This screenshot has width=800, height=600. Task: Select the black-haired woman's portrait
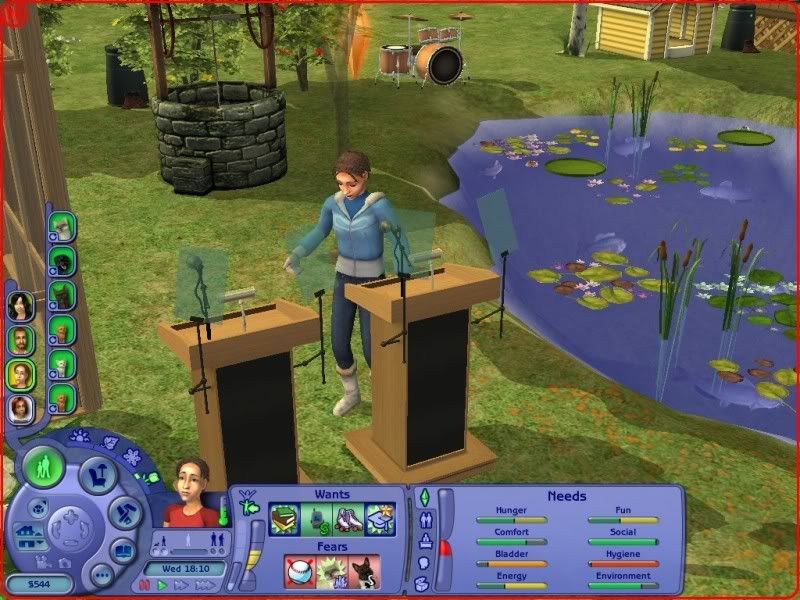point(20,307)
